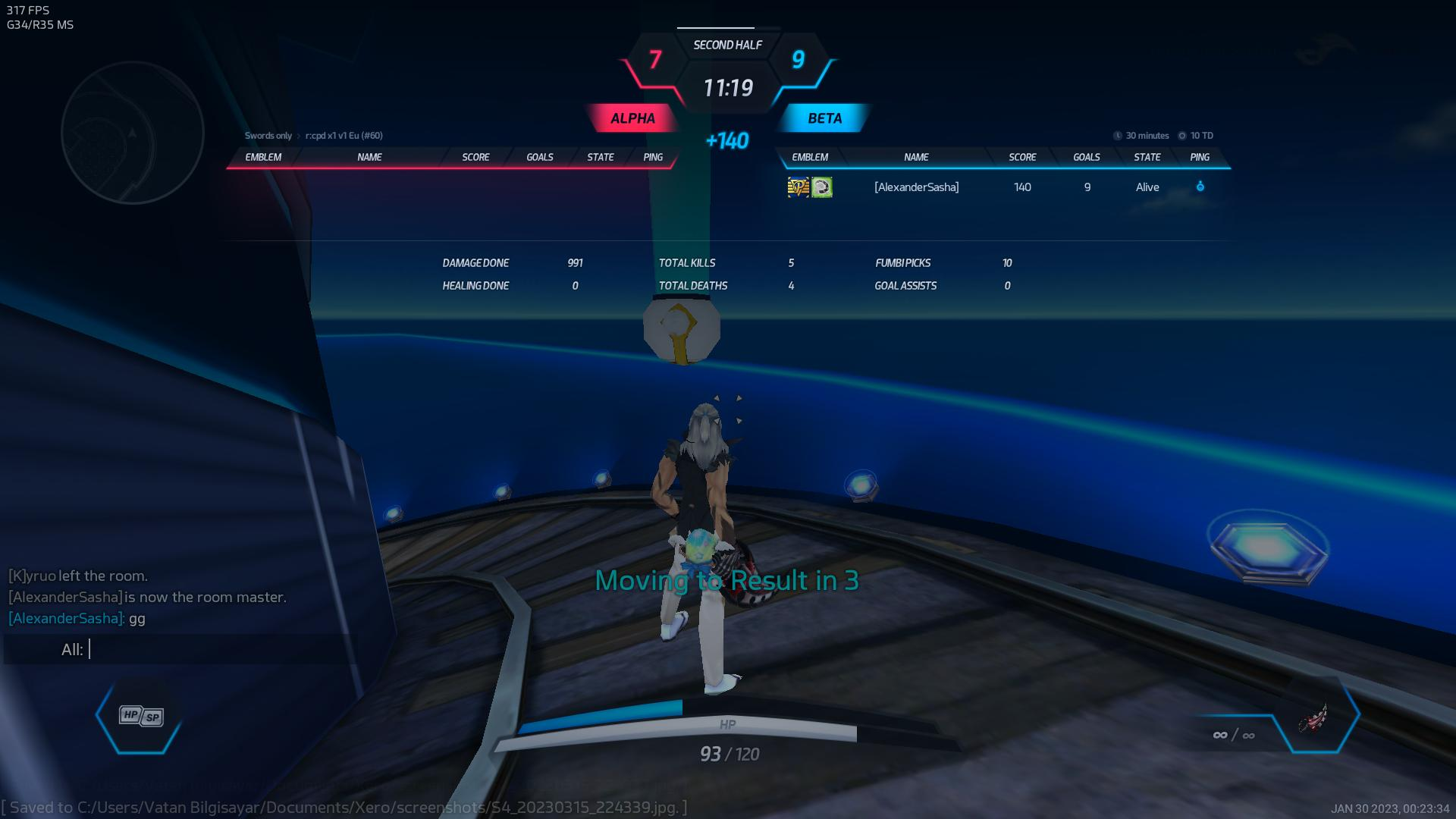The height and width of the screenshot is (819, 1456).
Task: Click the circular minimap radar
Action: (133, 133)
